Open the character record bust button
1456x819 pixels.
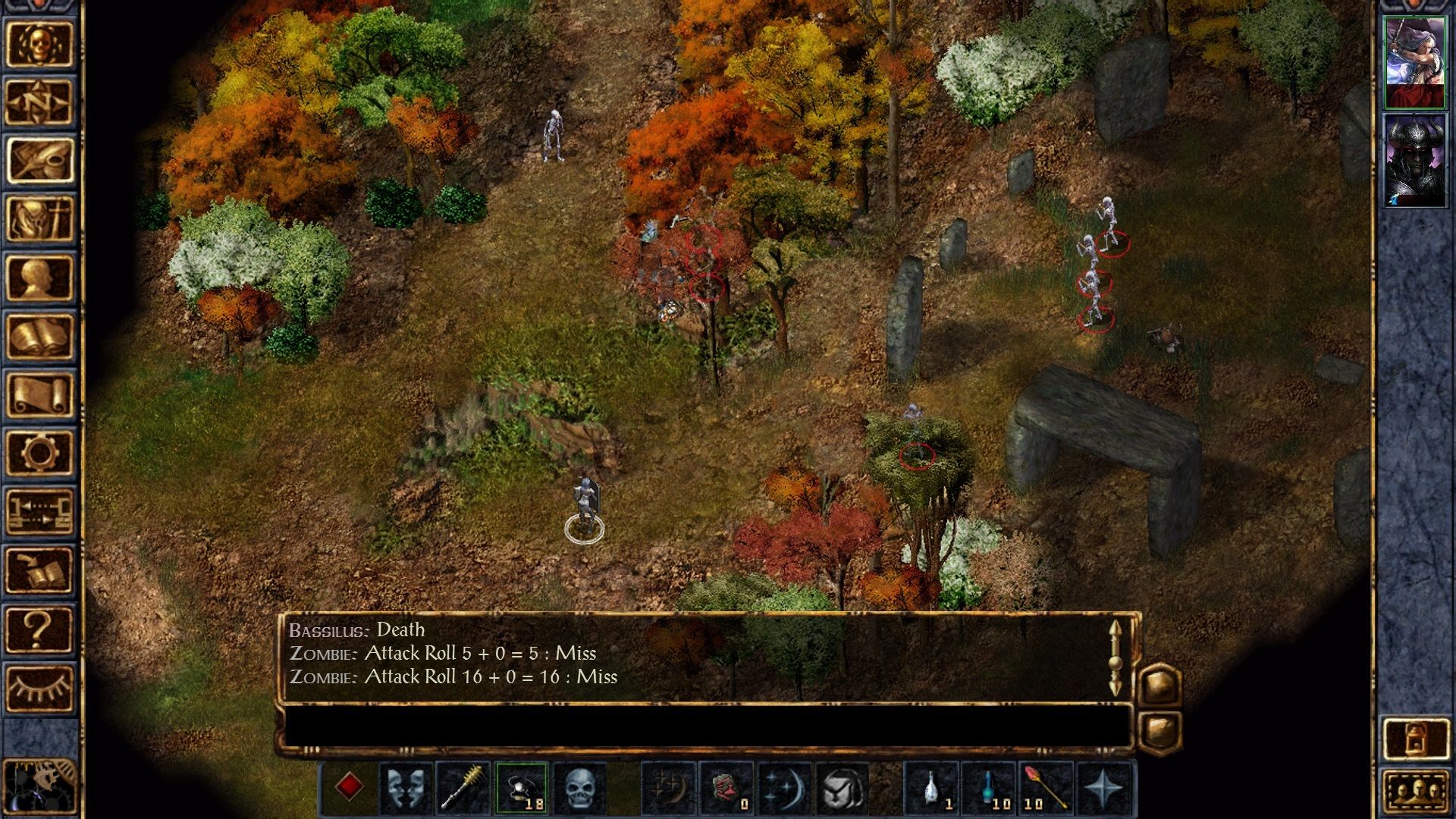(x=39, y=278)
